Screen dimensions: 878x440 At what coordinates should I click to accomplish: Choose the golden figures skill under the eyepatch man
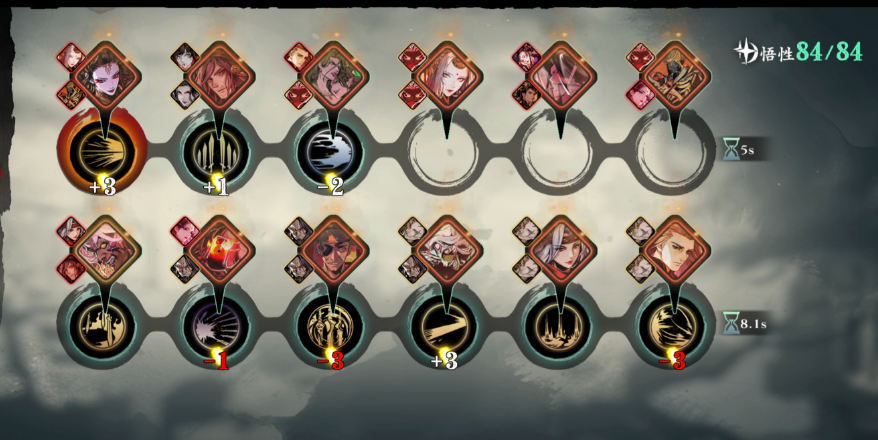pyautogui.click(x=330, y=322)
